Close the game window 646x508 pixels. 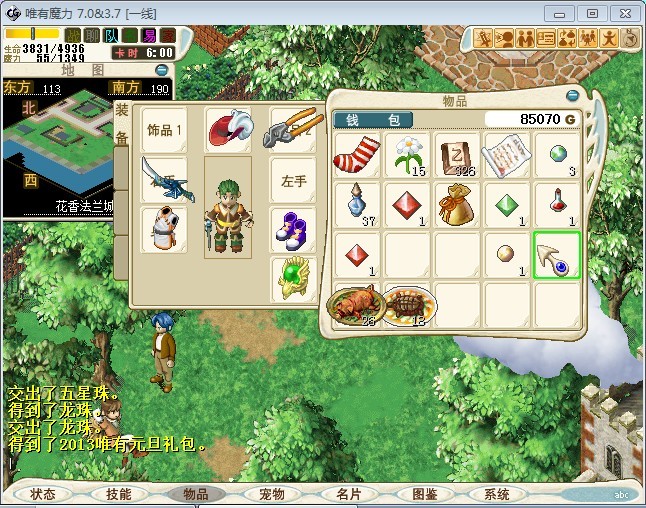click(621, 13)
